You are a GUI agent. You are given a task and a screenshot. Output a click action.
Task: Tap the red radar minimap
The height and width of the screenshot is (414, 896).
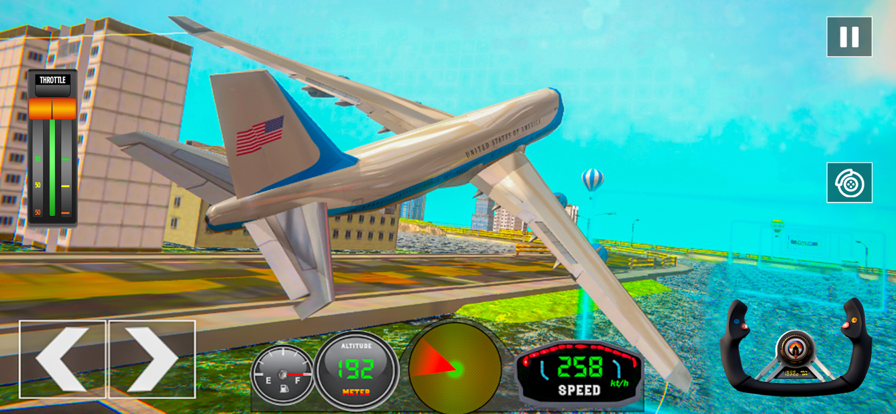(x=455, y=369)
